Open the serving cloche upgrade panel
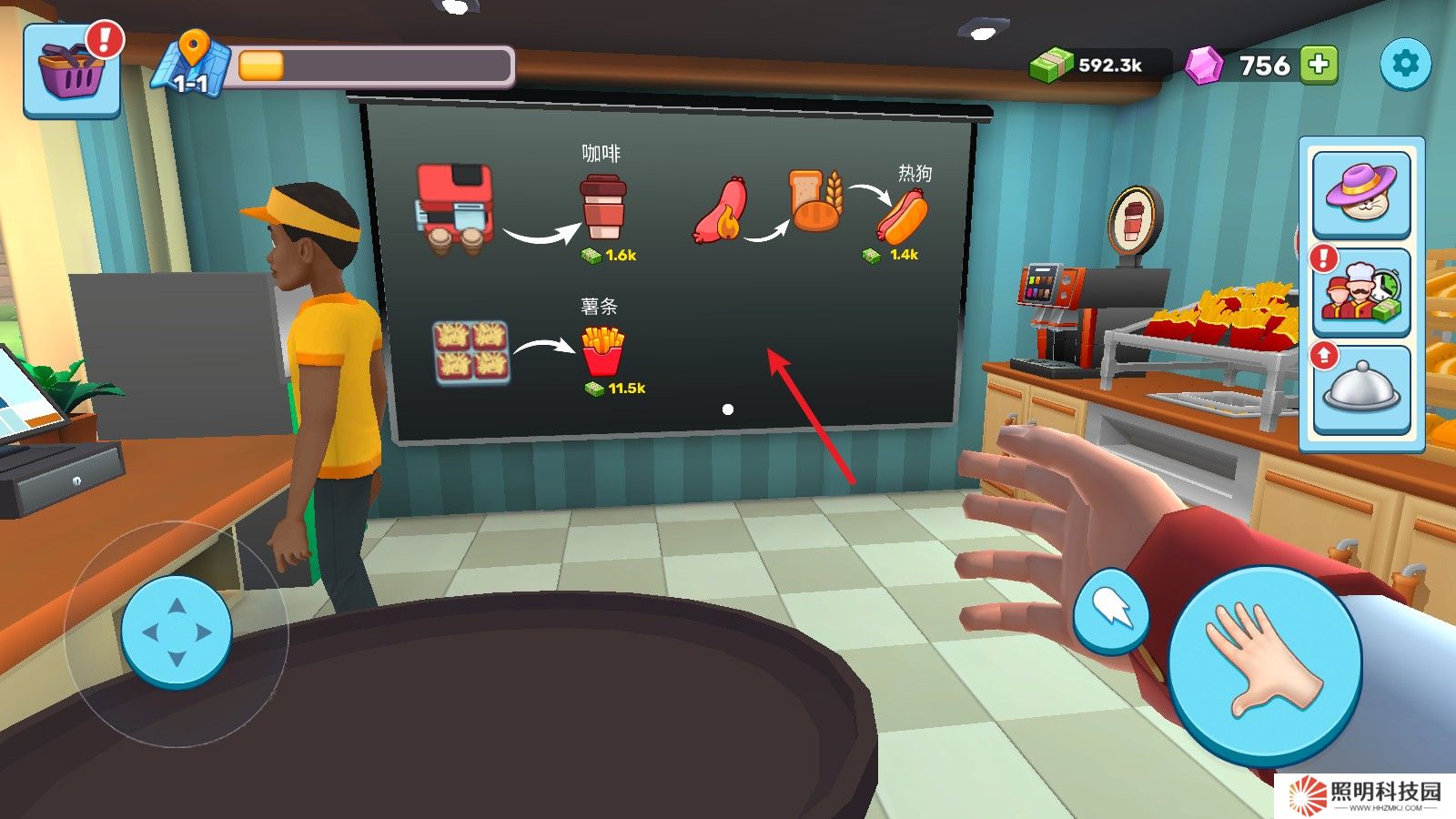This screenshot has width=1456, height=819. [x=1360, y=389]
